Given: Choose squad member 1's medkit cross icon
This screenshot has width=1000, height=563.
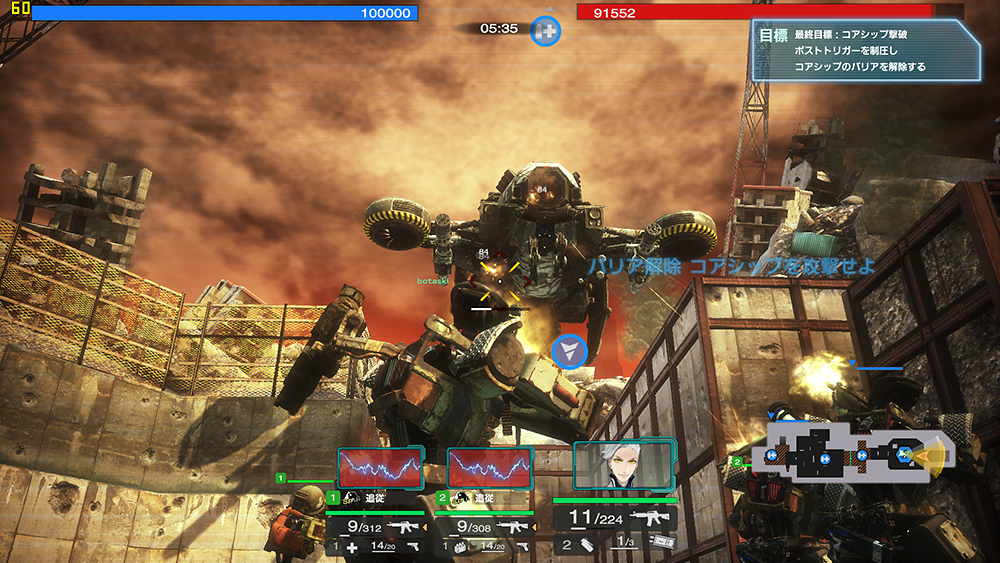Looking at the screenshot, I should (352, 547).
